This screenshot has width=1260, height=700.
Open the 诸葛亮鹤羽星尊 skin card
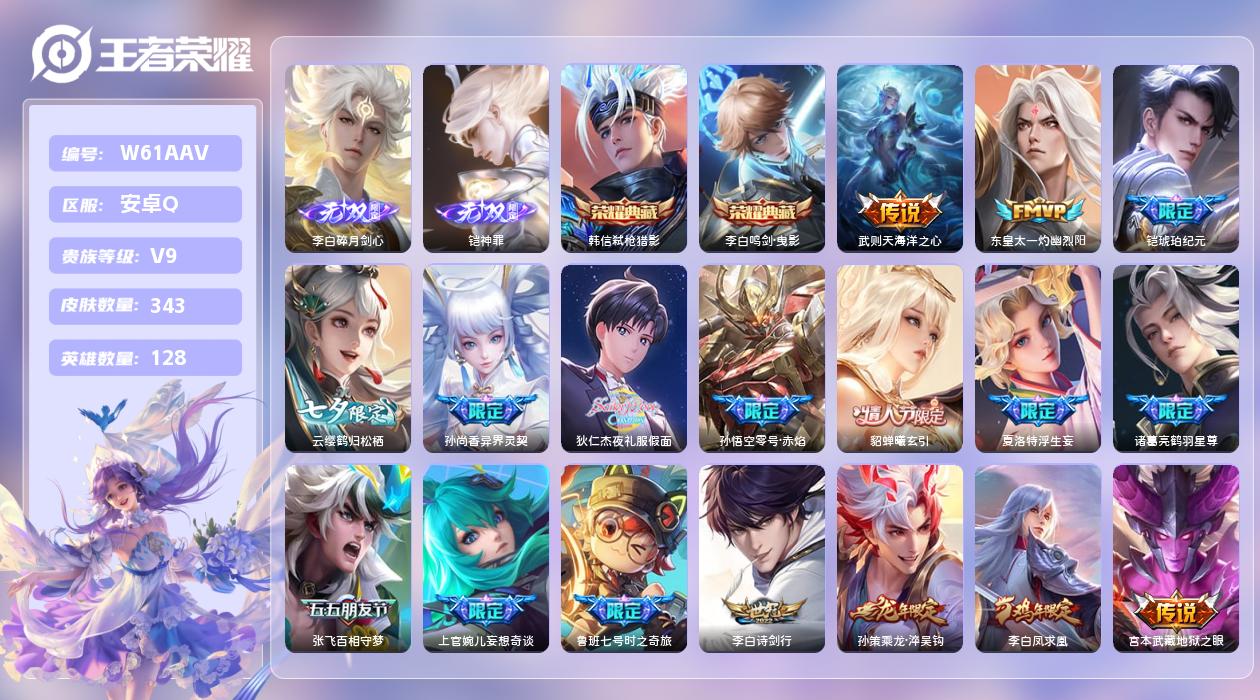pyautogui.click(x=1176, y=358)
